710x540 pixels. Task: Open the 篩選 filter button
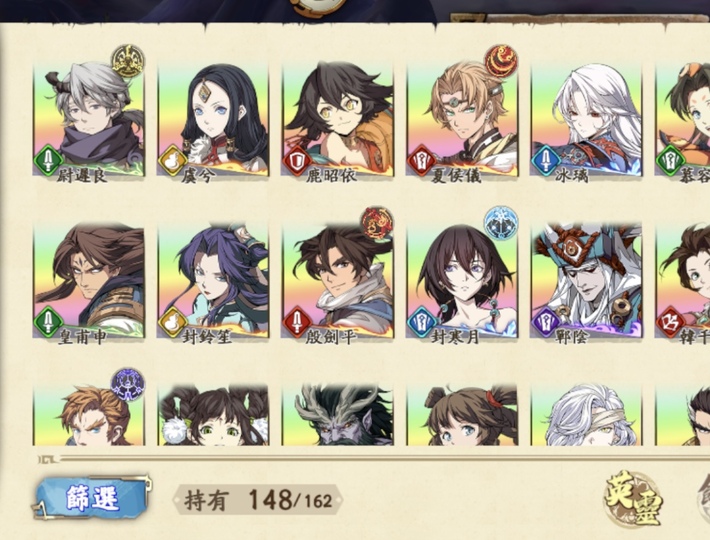(92, 498)
